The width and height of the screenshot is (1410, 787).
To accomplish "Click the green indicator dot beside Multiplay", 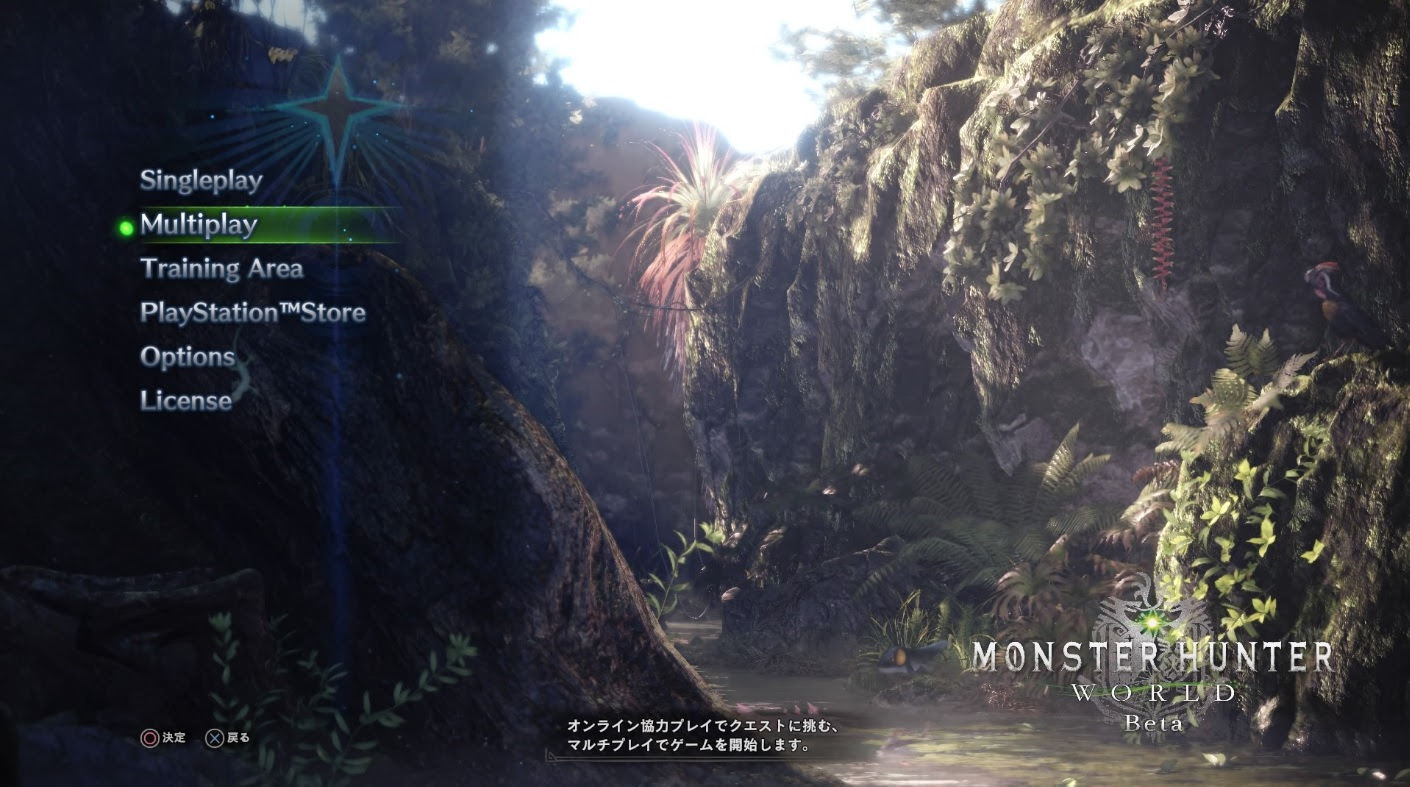I will click(125, 226).
